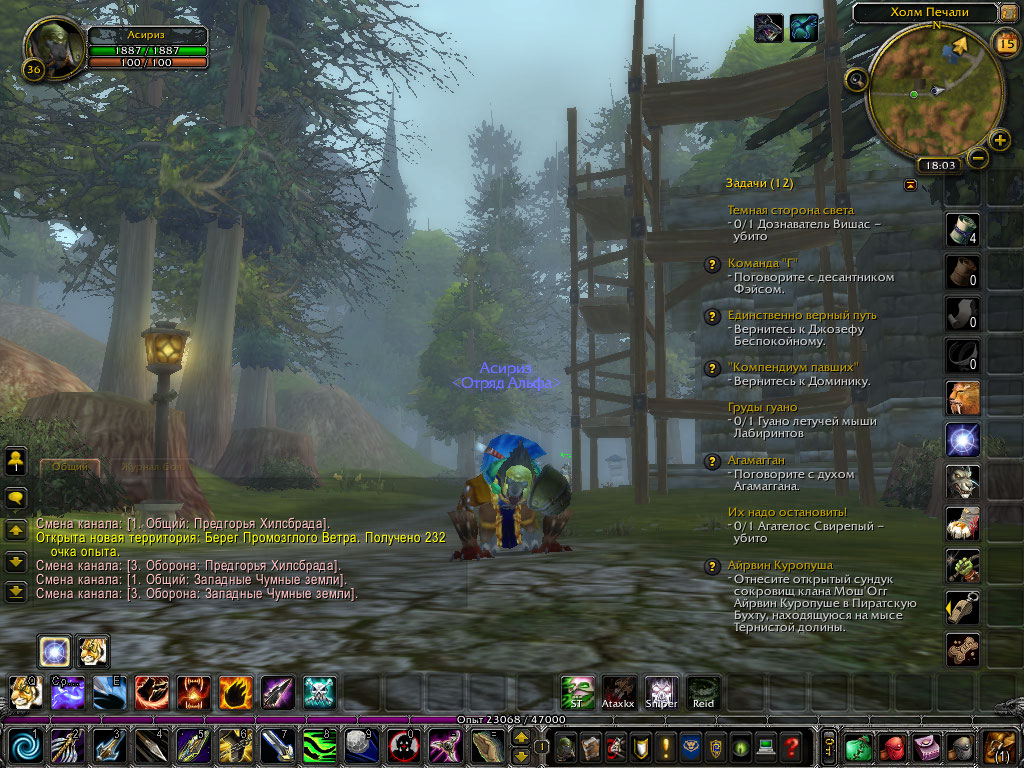Viewport: 1024px width, 768px height.
Task: Switch to the Общий chat tab
Action: (x=69, y=467)
